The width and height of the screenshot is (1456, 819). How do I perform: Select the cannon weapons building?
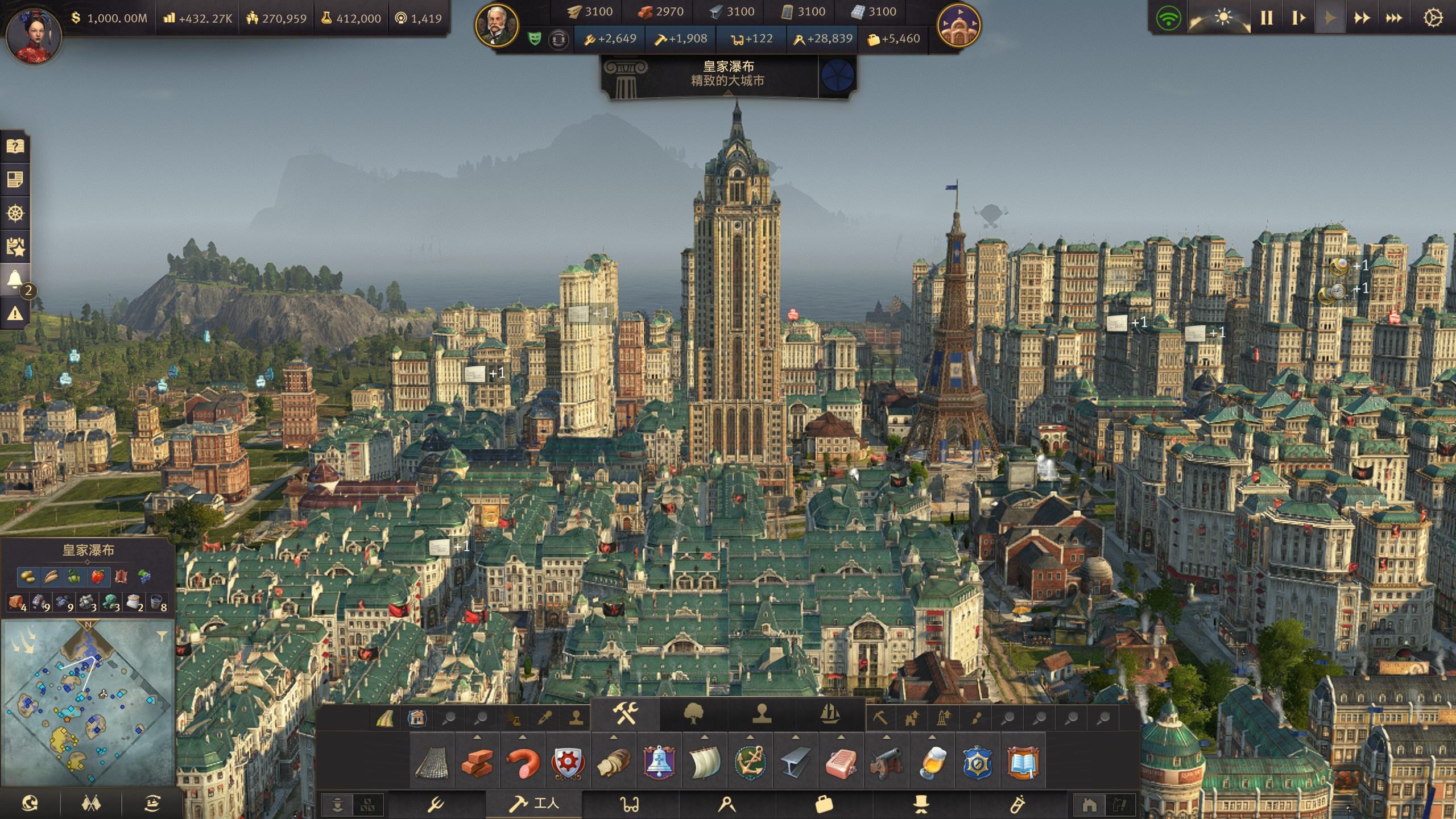887,762
